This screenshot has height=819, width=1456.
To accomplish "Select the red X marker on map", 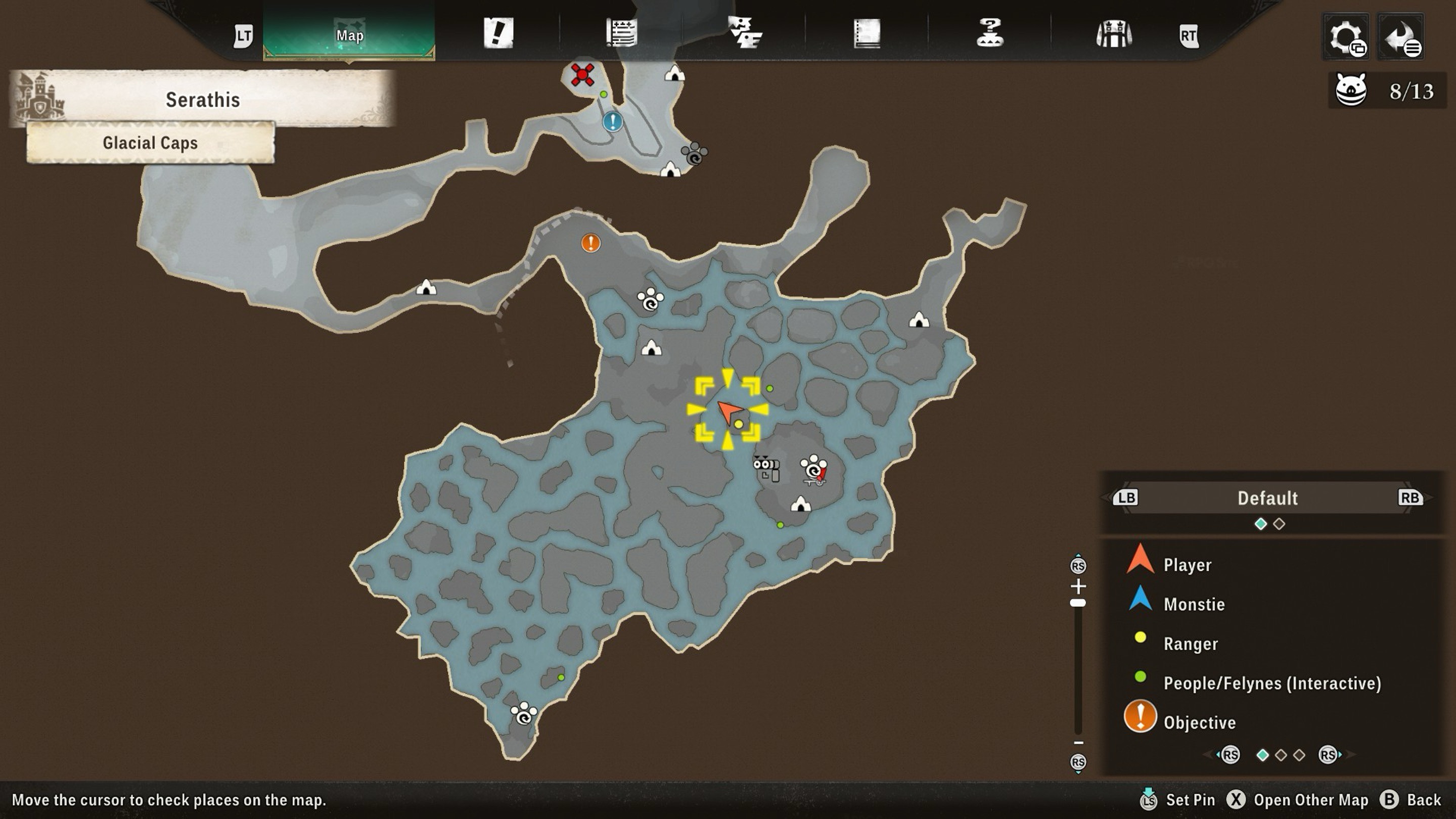I will 582,75.
